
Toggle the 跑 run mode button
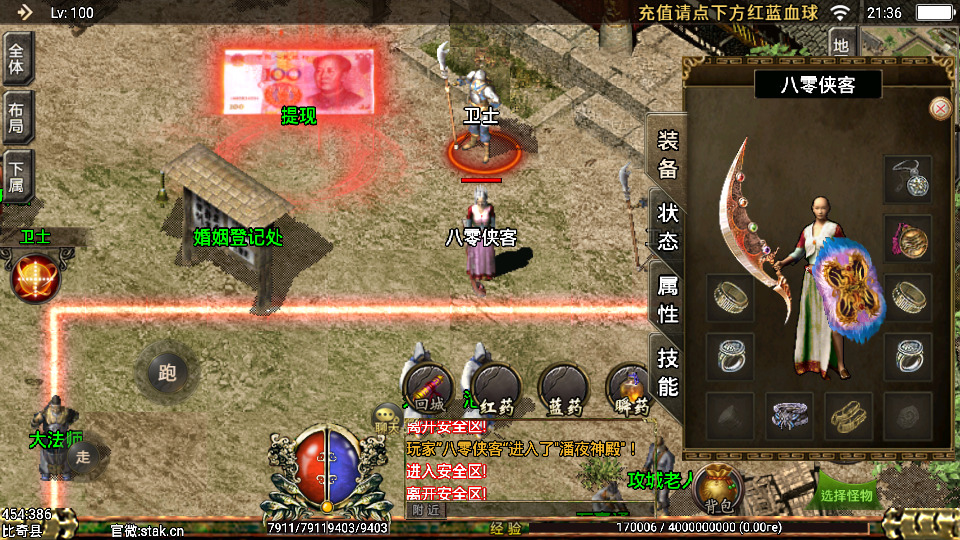pyautogui.click(x=167, y=373)
